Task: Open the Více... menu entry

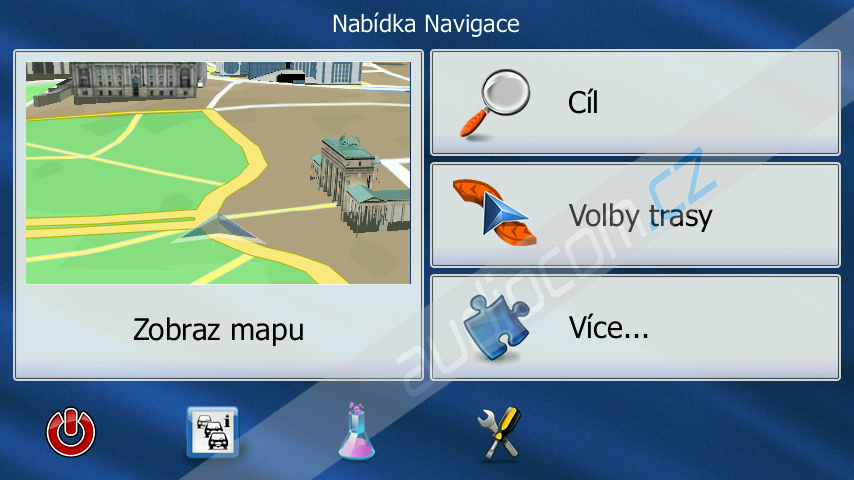Action: (634, 327)
